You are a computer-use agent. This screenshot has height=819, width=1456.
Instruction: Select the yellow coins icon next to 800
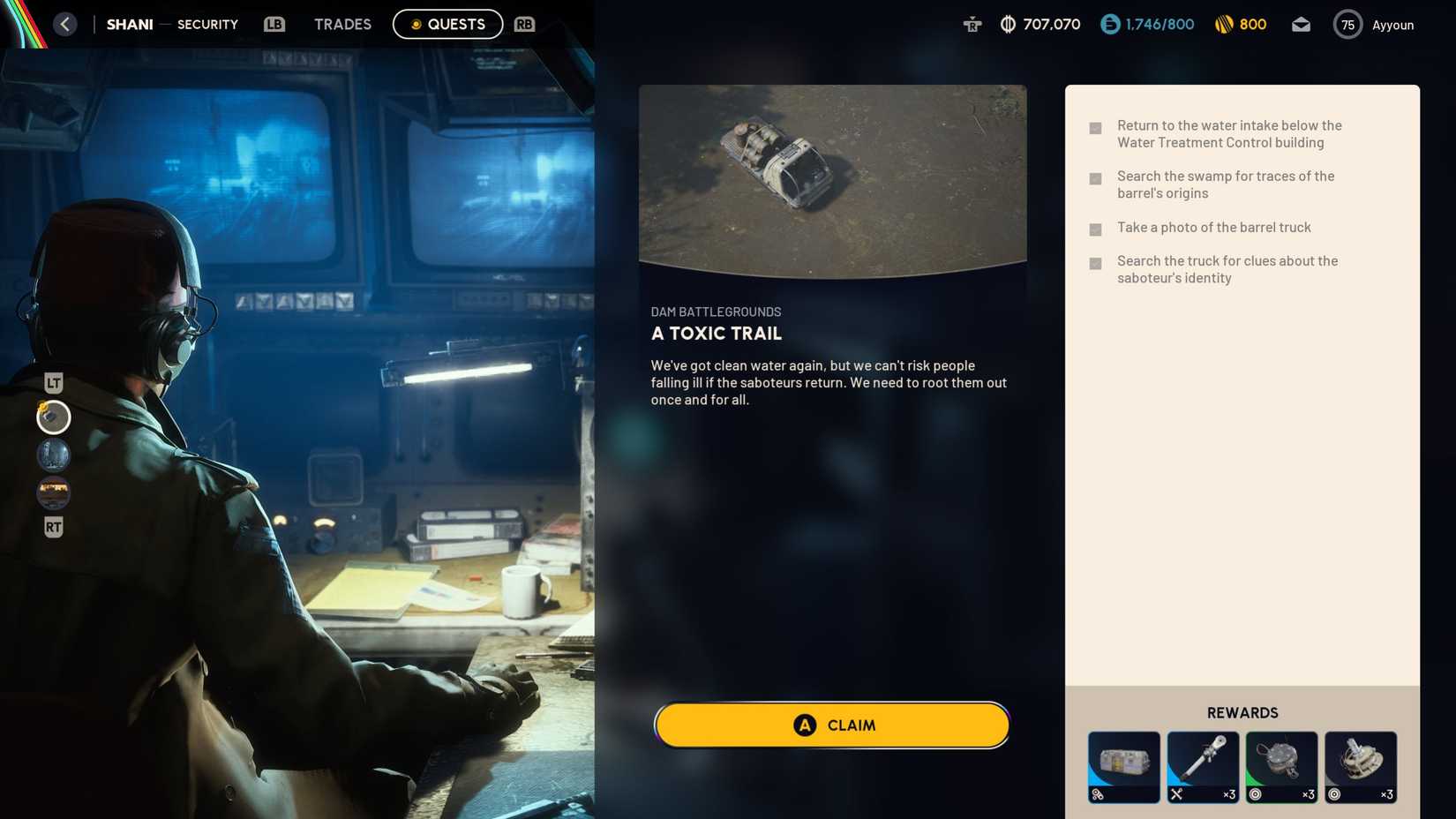(1225, 24)
